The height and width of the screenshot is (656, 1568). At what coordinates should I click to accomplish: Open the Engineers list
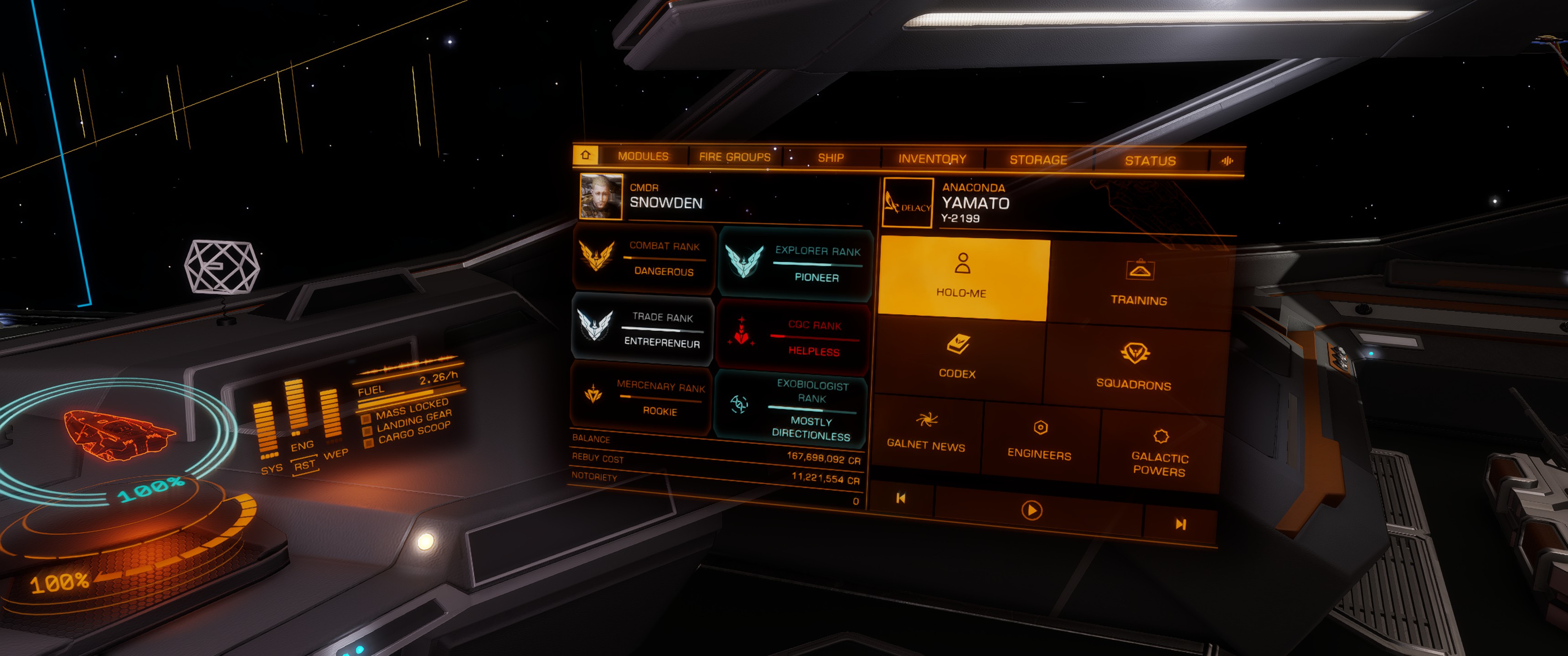(1040, 440)
